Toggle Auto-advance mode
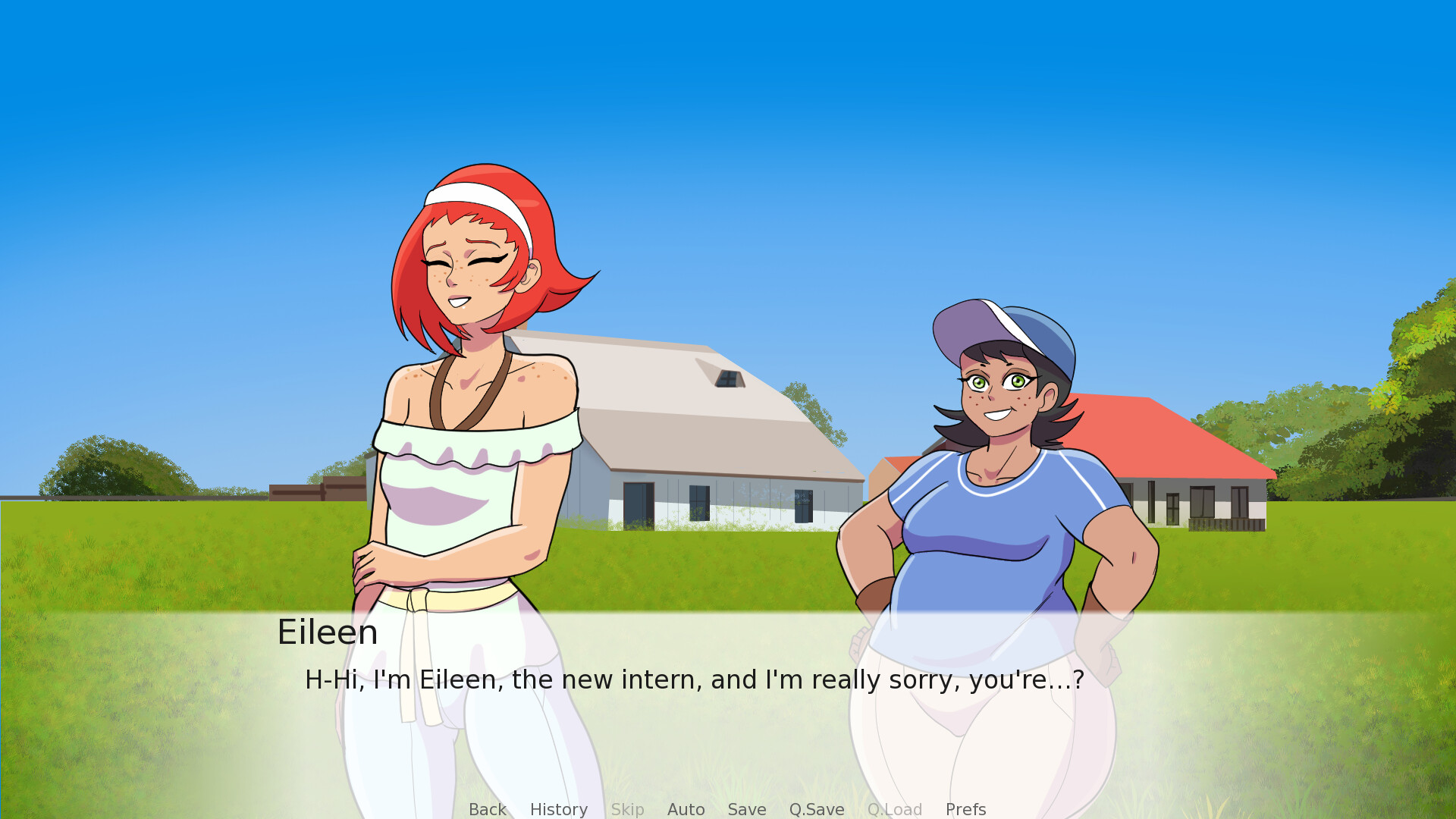The height and width of the screenshot is (819, 1456). coord(686,809)
